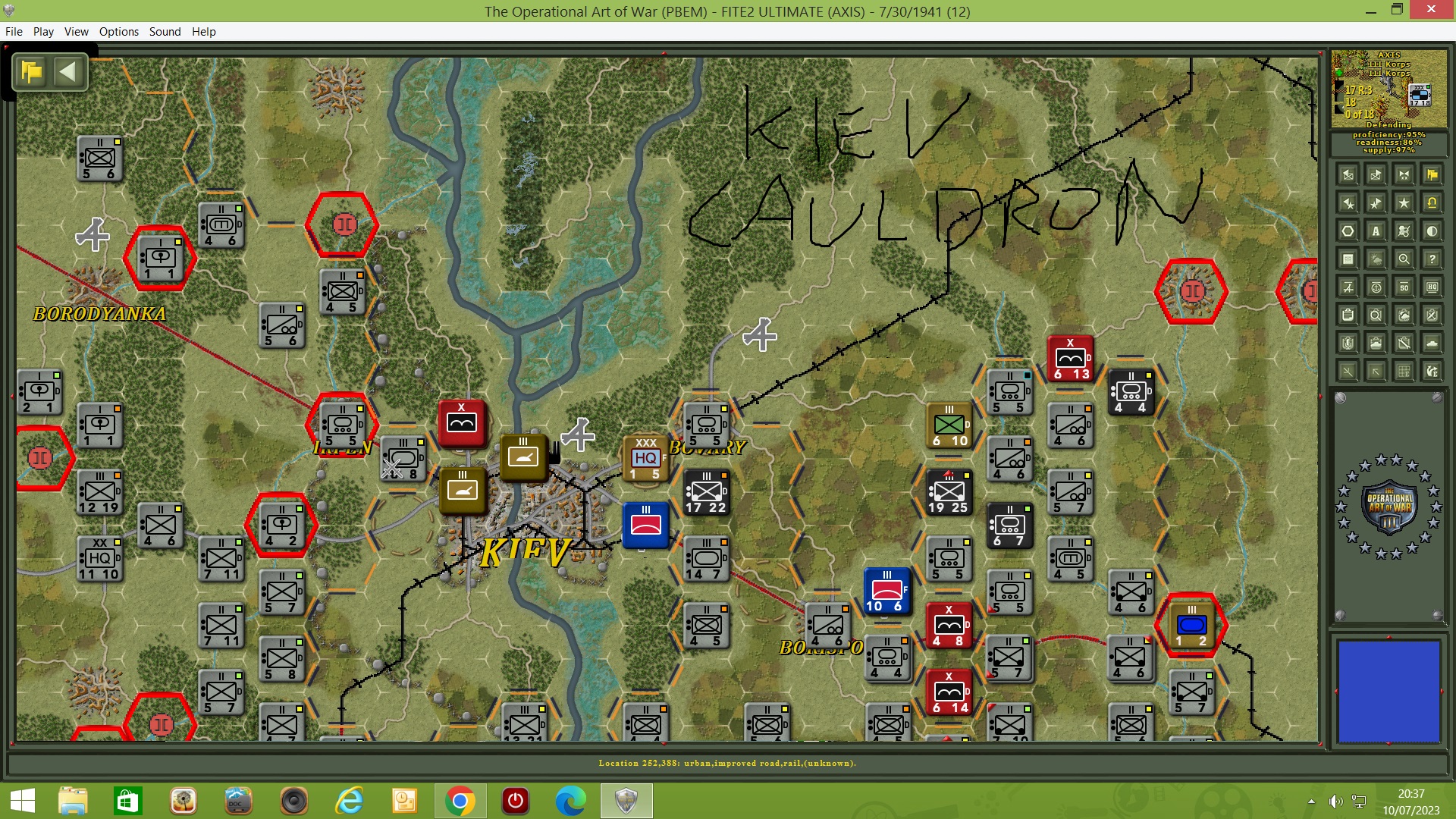This screenshot has height=819, width=1456.
Task: Click the yellow flags icon at top-left
Action: [x=30, y=72]
